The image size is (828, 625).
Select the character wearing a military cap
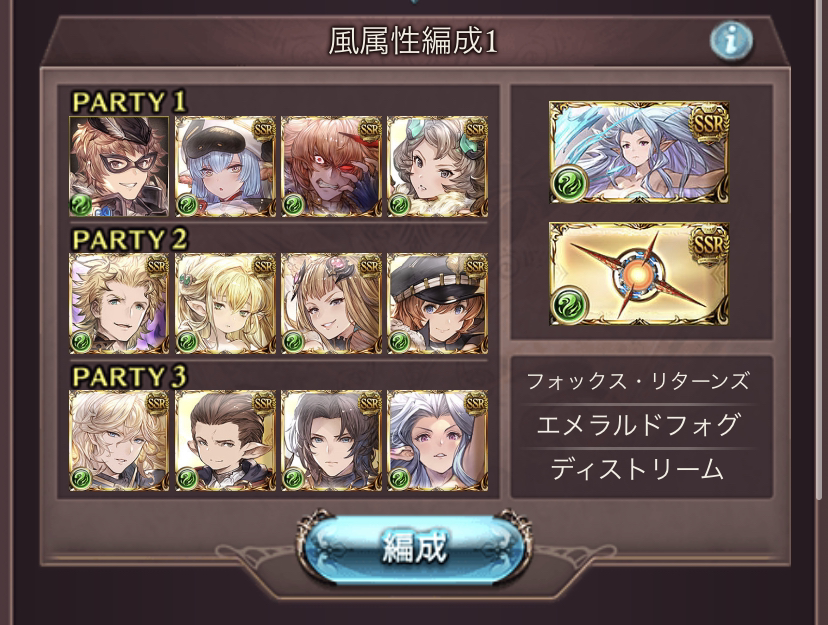pyautogui.click(x=437, y=303)
